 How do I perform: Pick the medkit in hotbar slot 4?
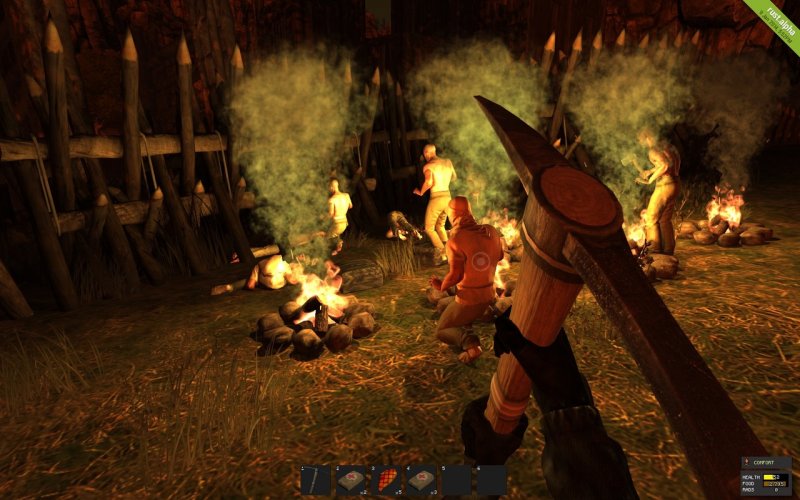[421, 480]
